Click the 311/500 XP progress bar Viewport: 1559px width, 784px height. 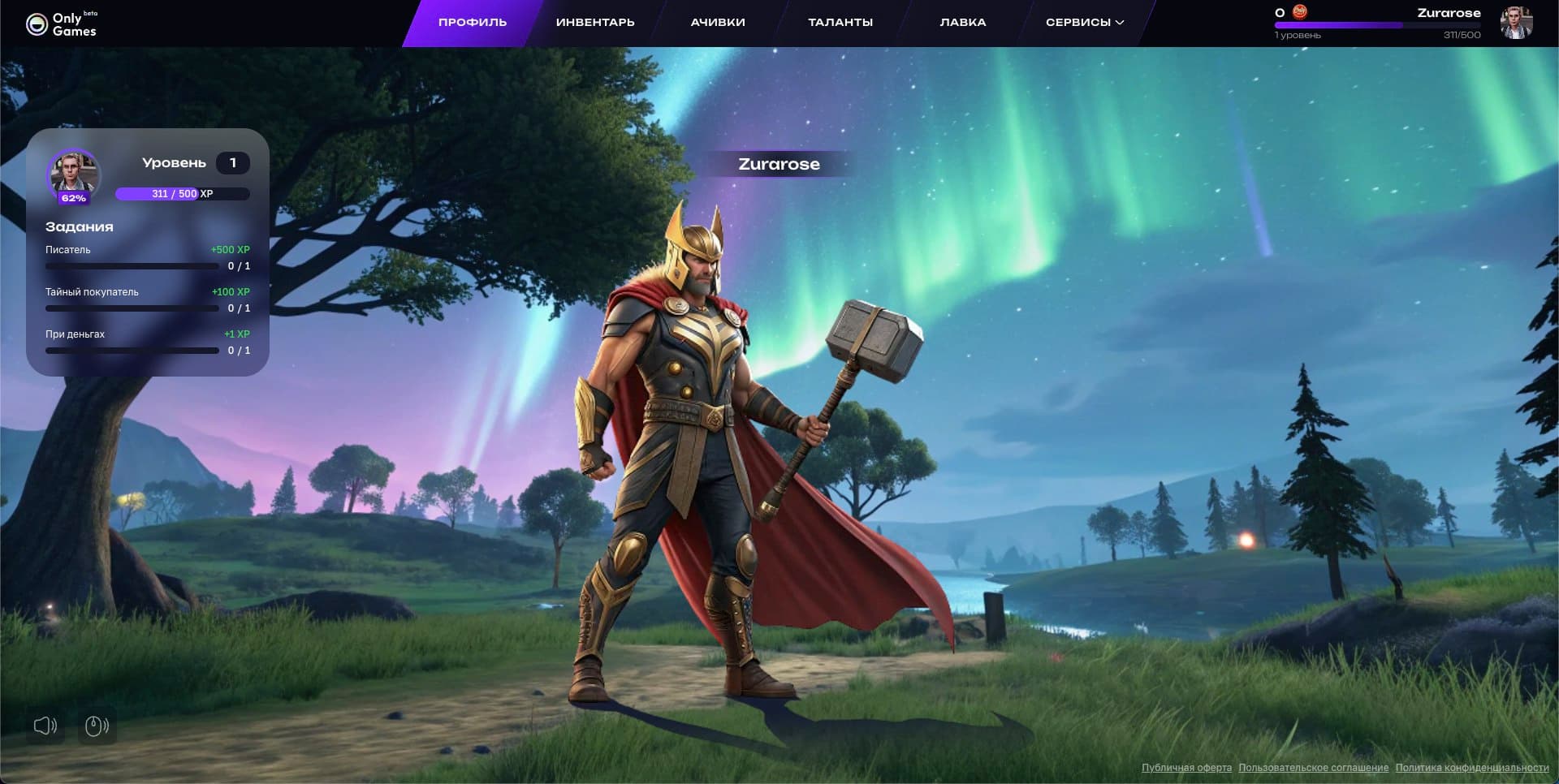click(182, 193)
